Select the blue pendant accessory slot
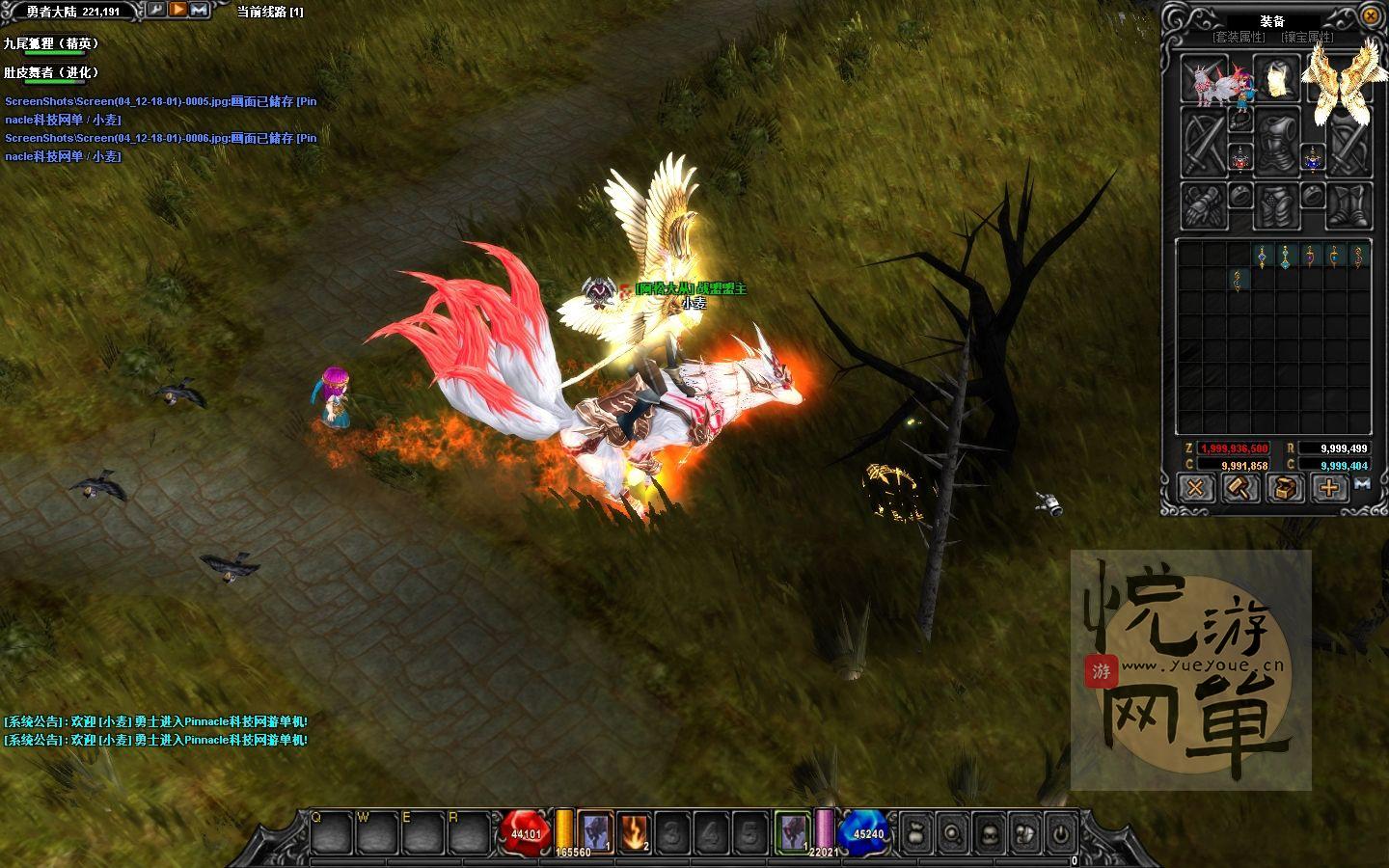The width and height of the screenshot is (1389, 868). 1312,156
